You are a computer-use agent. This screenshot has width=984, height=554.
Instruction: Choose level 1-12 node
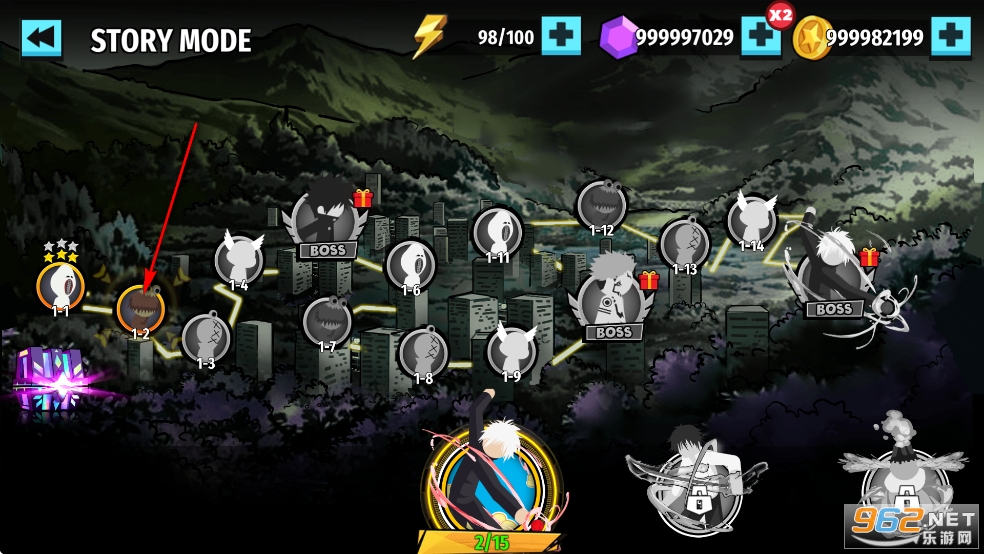click(602, 205)
